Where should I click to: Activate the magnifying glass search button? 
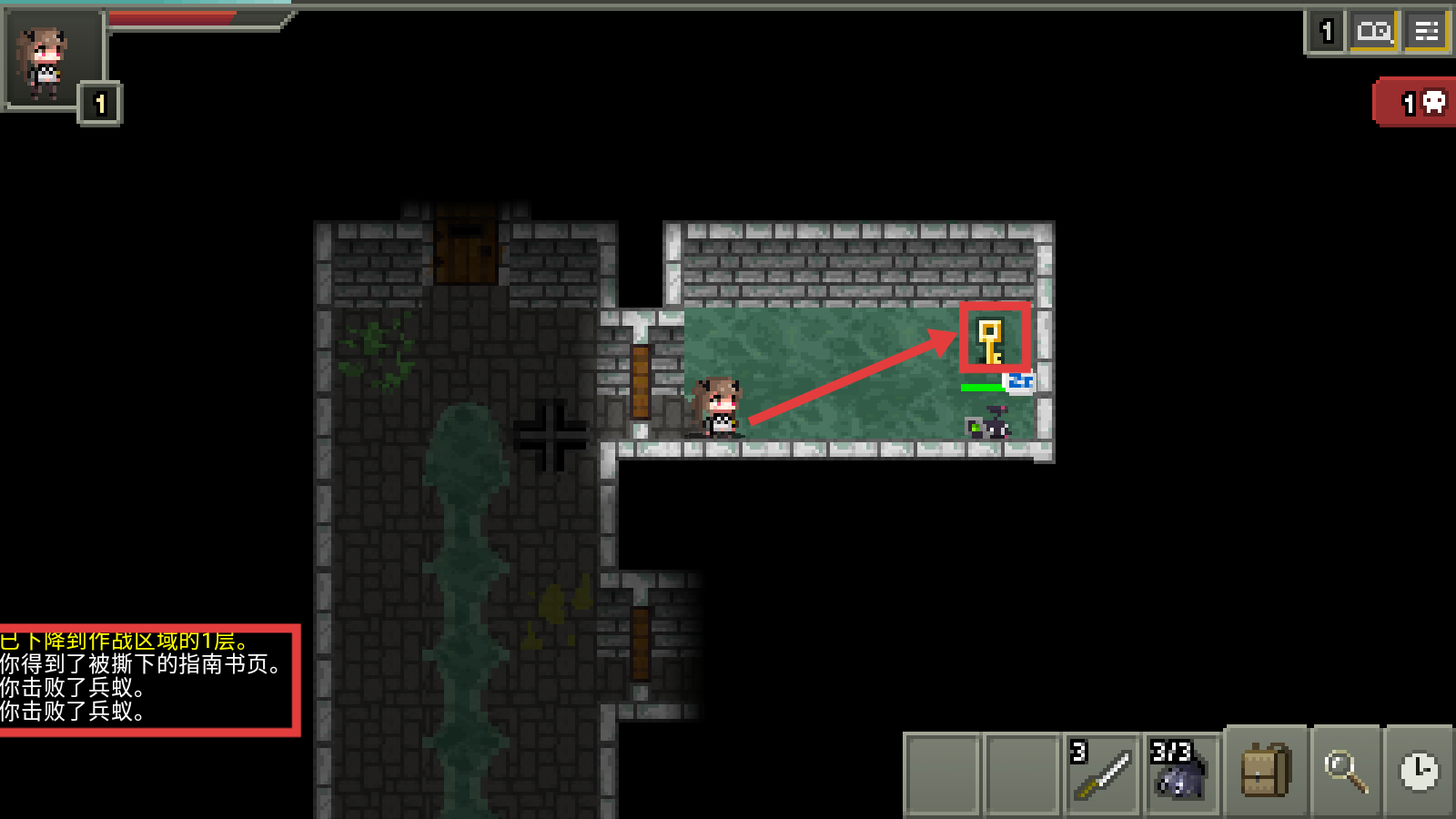click(1344, 771)
